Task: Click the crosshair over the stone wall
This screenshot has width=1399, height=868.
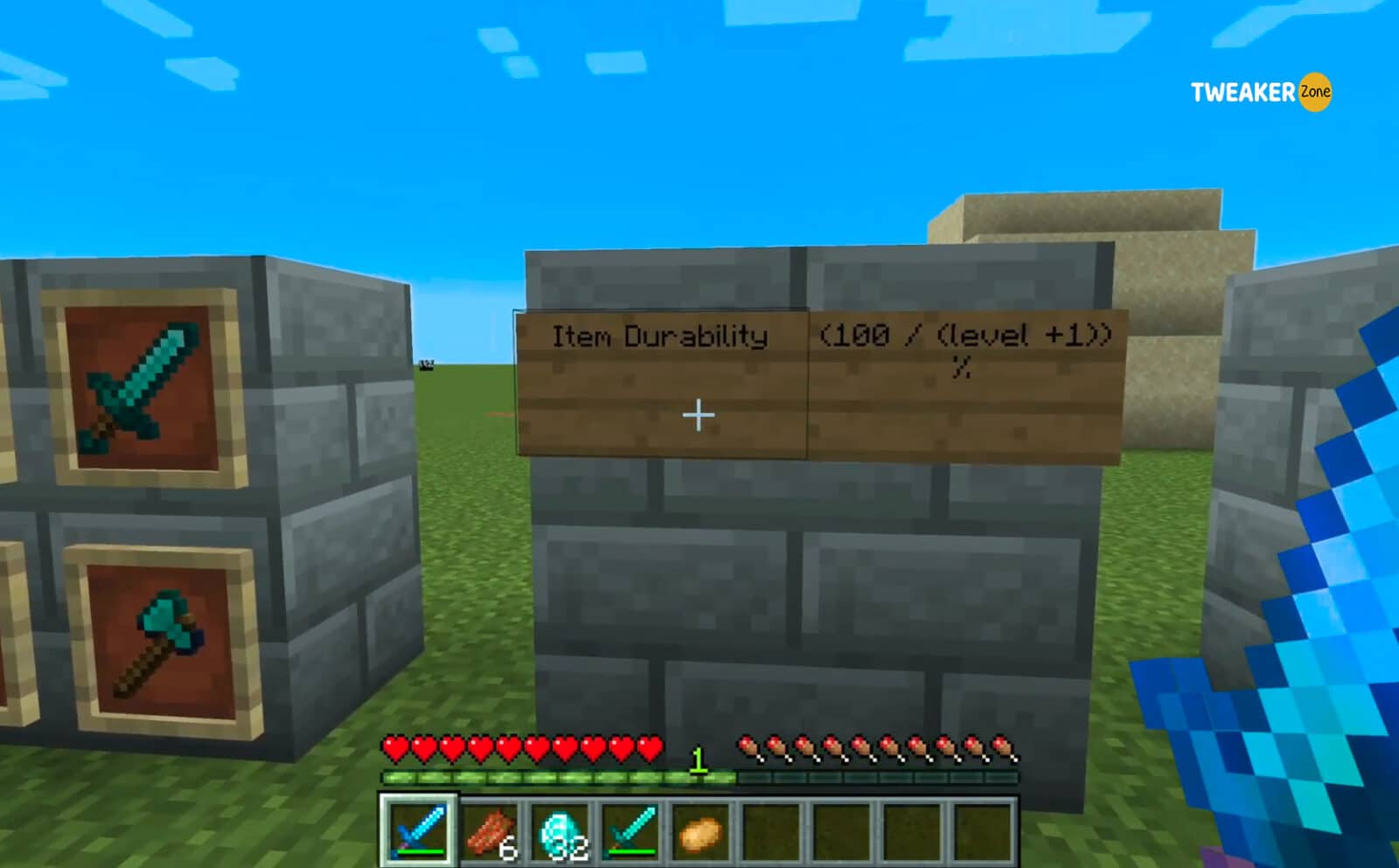Action: coord(698,413)
